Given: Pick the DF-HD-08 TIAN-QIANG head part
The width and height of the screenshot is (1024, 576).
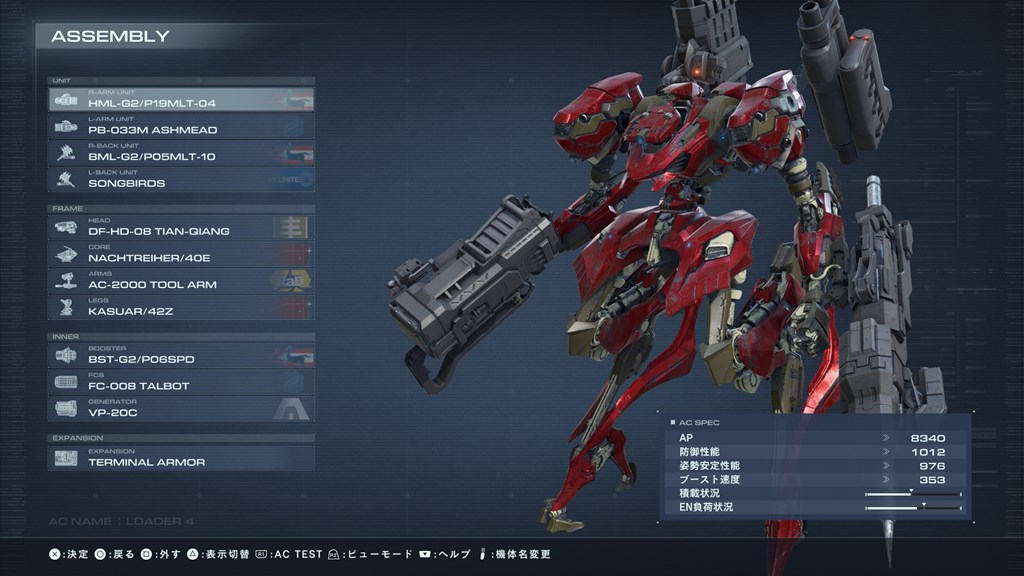Looking at the screenshot, I should (x=181, y=228).
